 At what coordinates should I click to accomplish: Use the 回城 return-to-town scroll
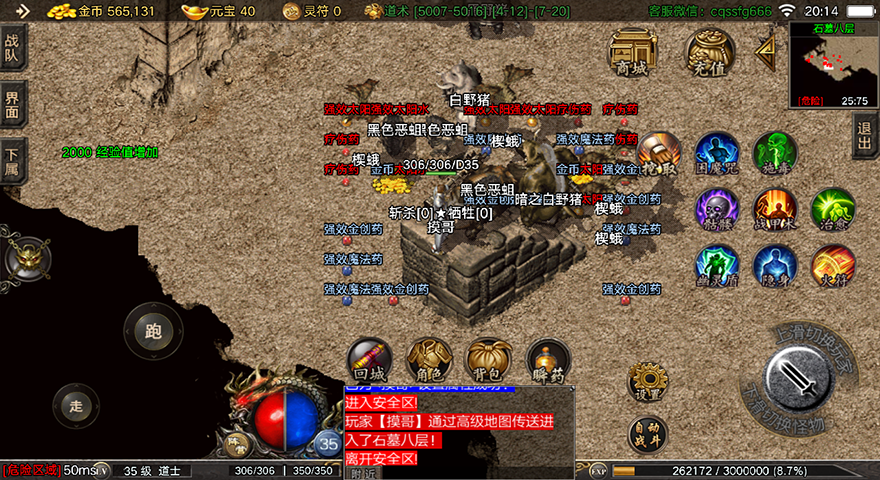(x=369, y=361)
